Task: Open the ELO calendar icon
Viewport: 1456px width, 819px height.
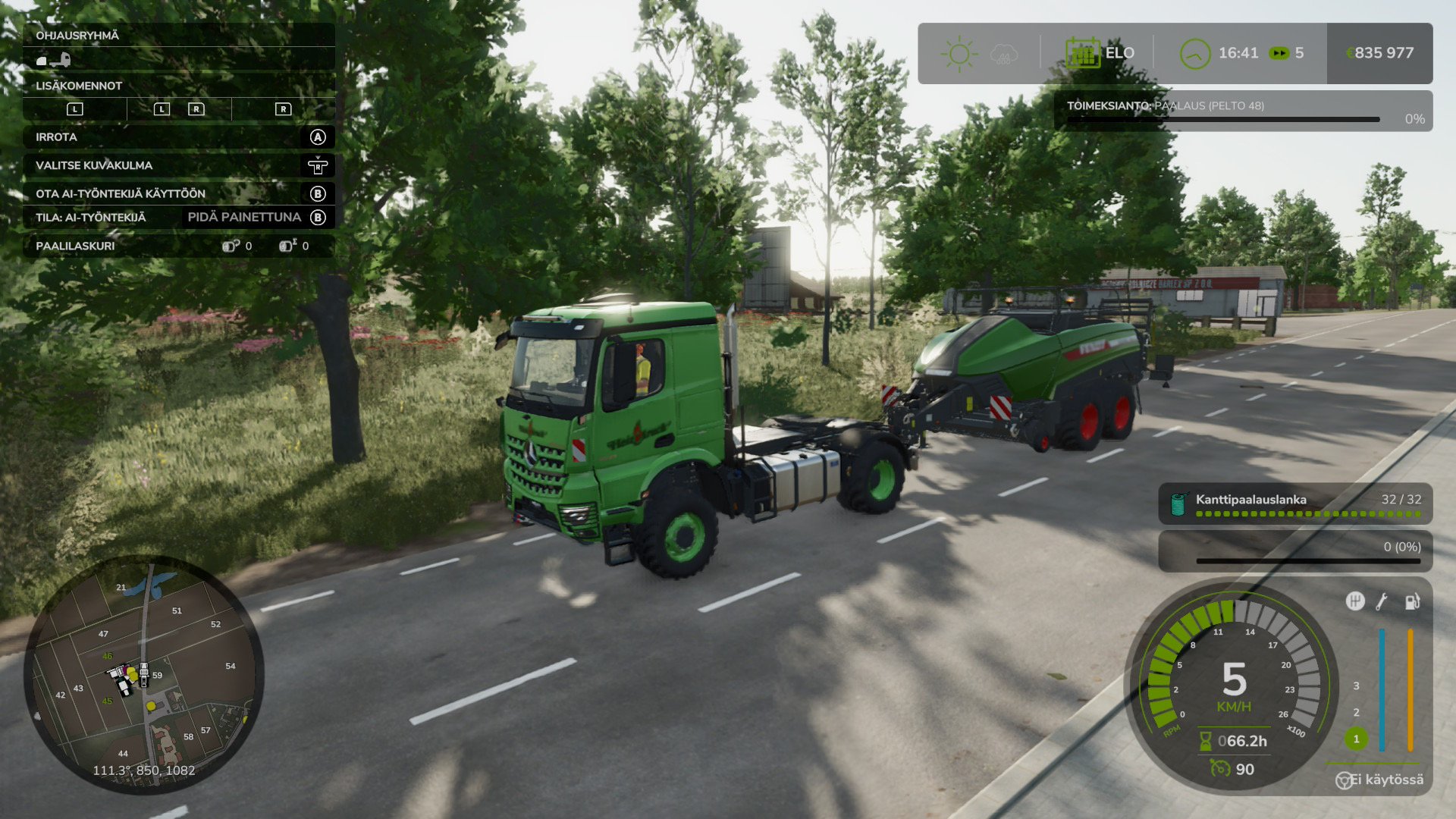Action: point(1082,53)
